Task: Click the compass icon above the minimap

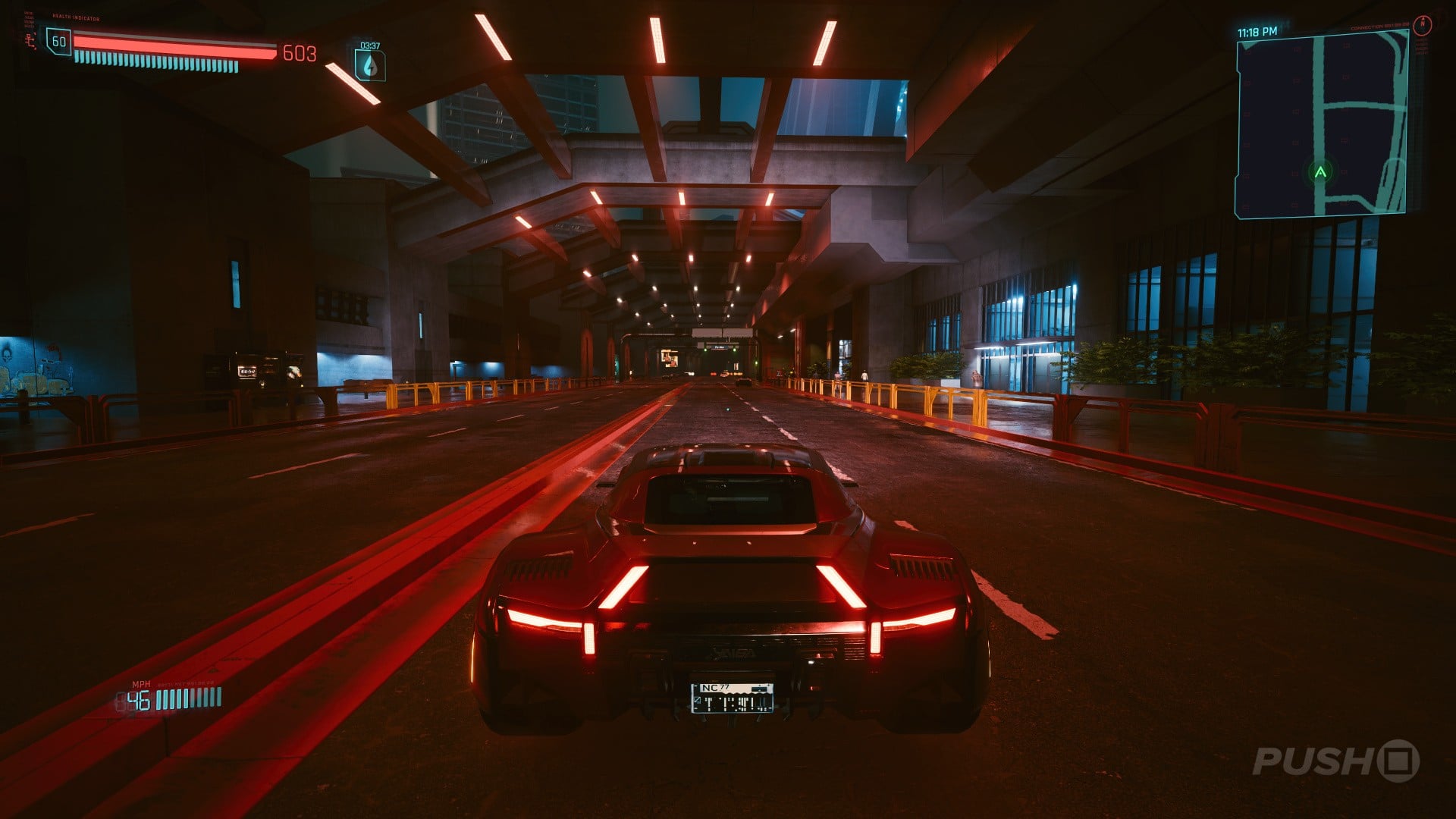Action: pos(1423,24)
